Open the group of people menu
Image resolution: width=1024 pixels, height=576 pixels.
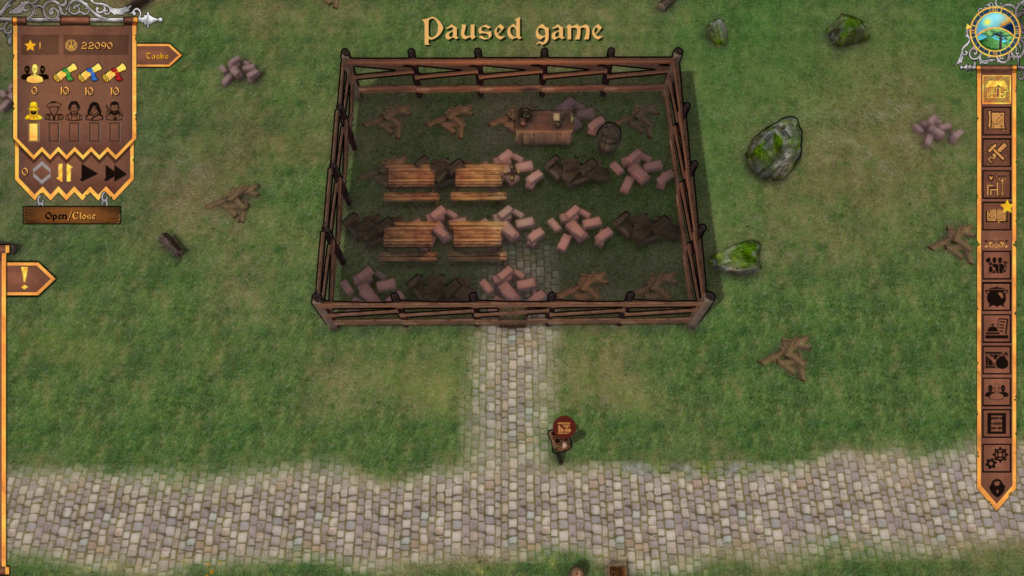[995, 266]
